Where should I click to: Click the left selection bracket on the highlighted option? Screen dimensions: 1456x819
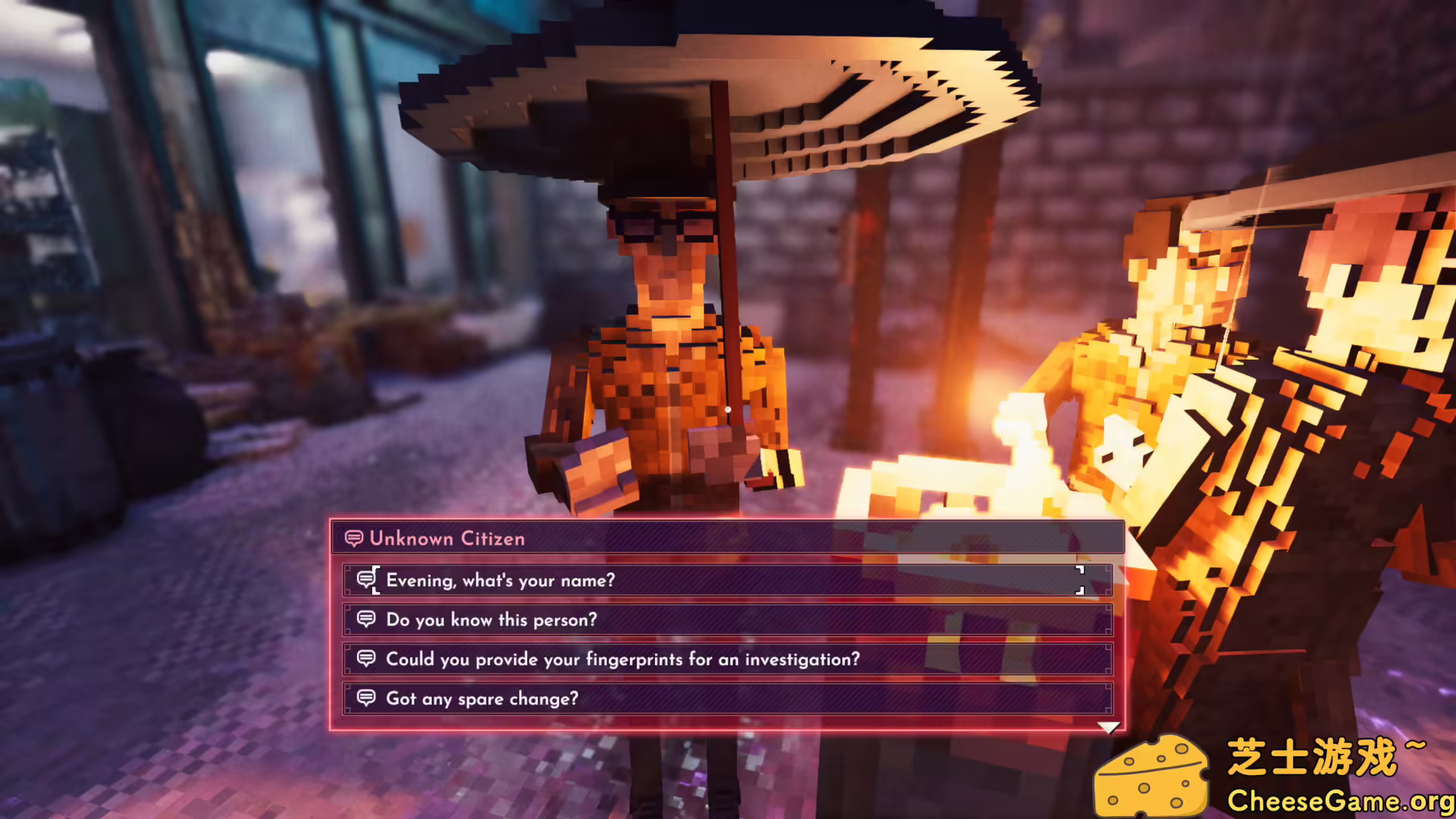(373, 579)
